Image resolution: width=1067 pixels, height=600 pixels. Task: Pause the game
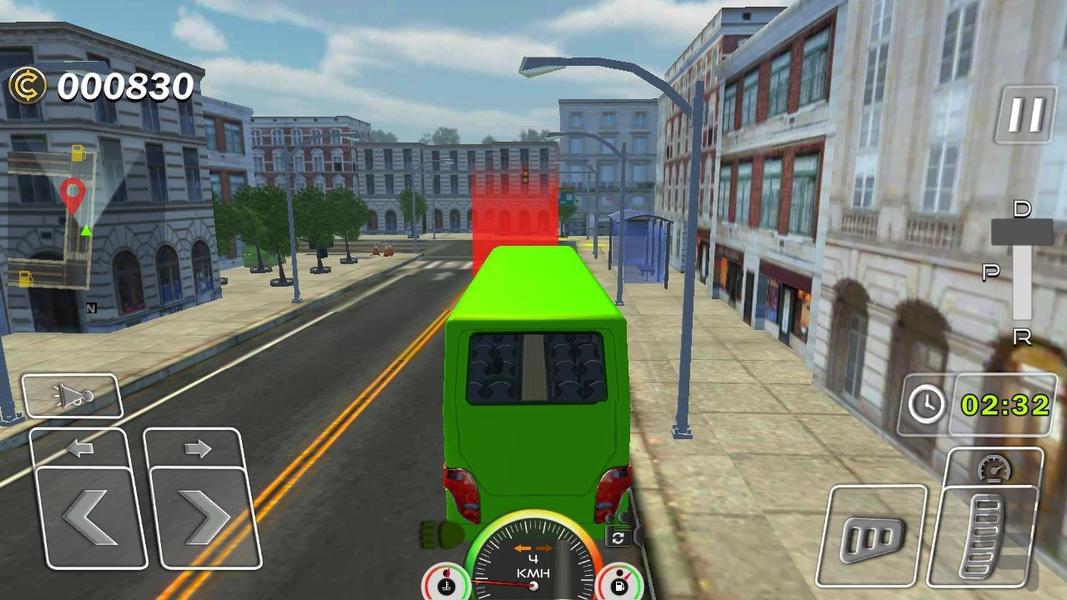pos(1025,115)
